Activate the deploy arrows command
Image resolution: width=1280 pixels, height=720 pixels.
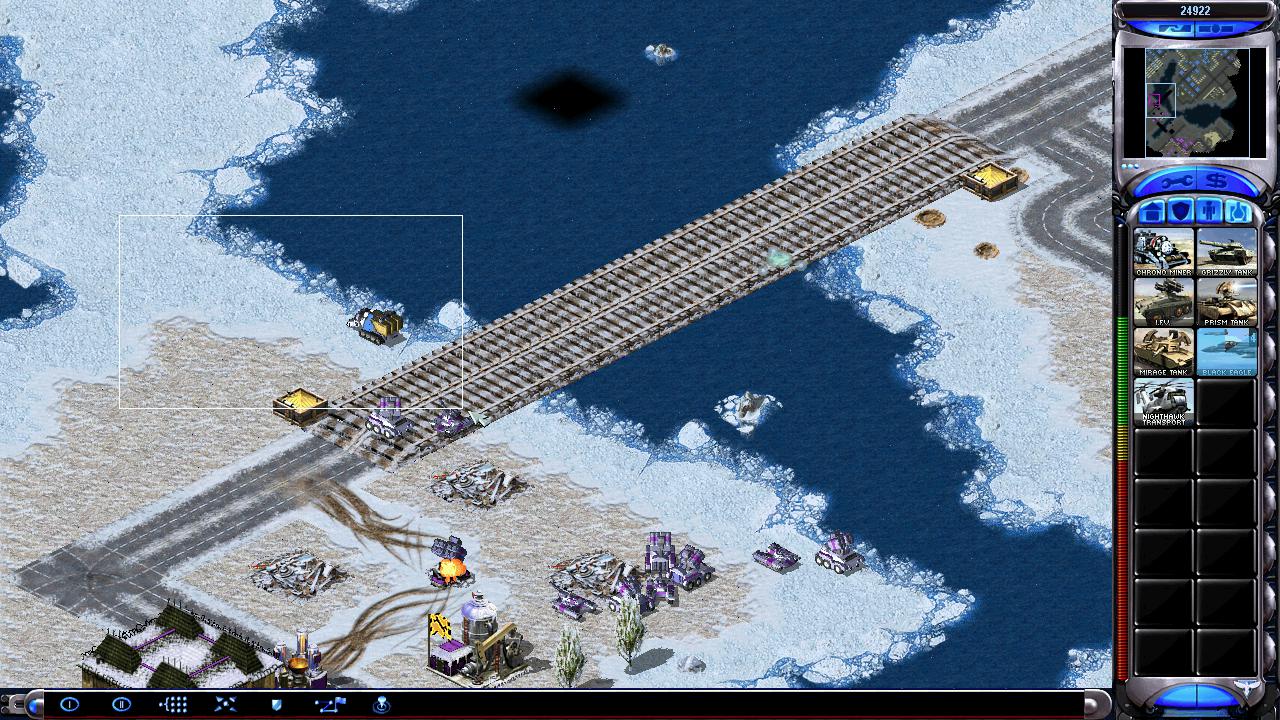pos(225,704)
